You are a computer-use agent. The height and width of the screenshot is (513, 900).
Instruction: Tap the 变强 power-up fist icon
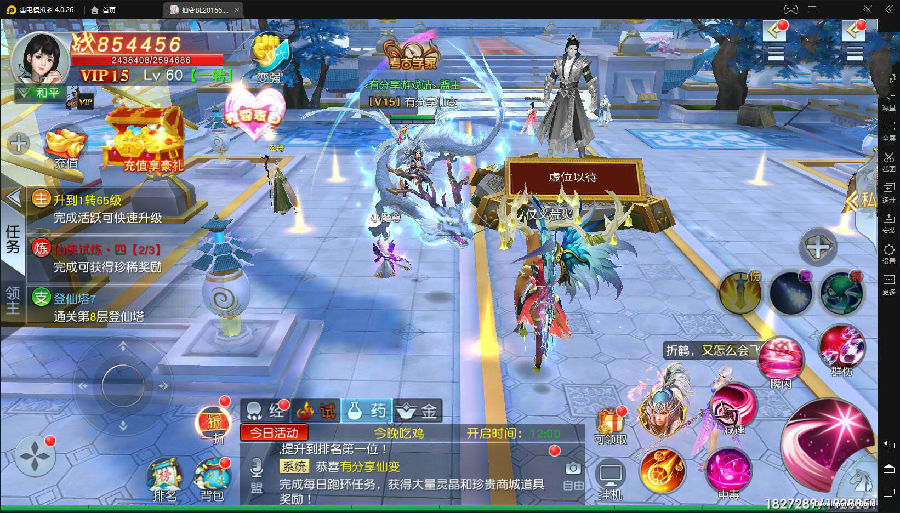(269, 57)
